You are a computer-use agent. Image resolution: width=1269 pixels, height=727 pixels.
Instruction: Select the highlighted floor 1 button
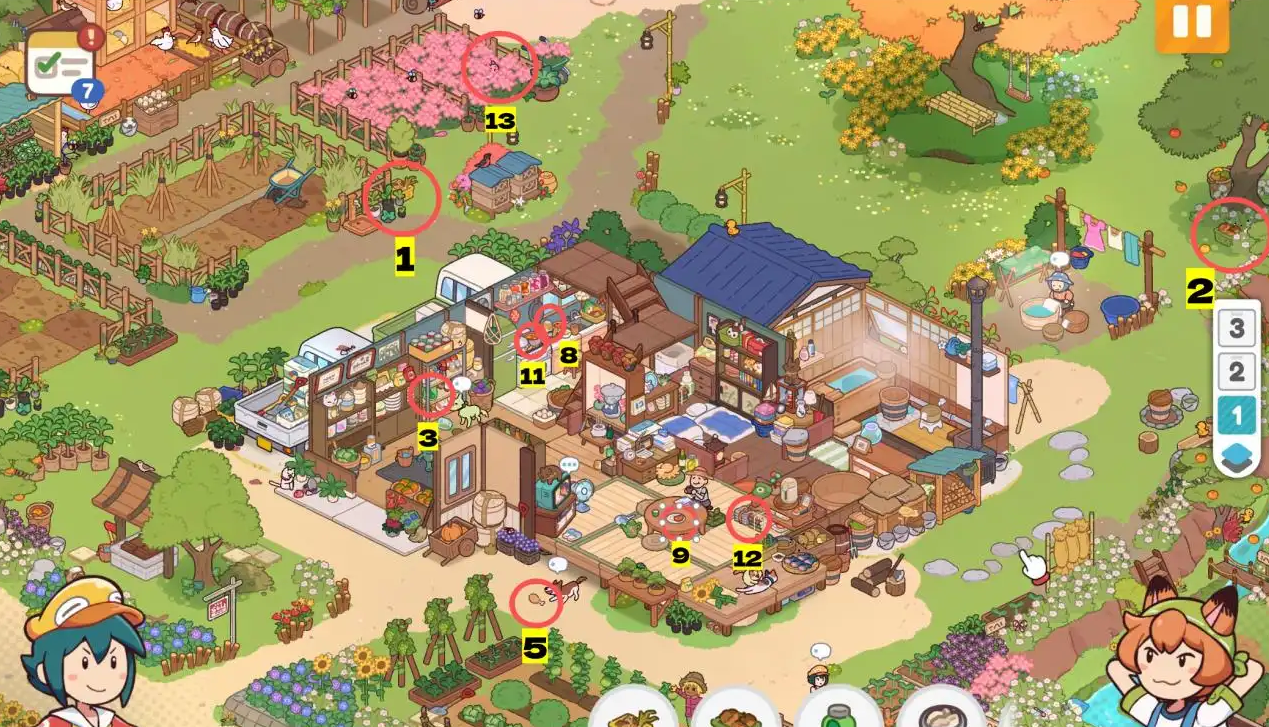click(1237, 415)
